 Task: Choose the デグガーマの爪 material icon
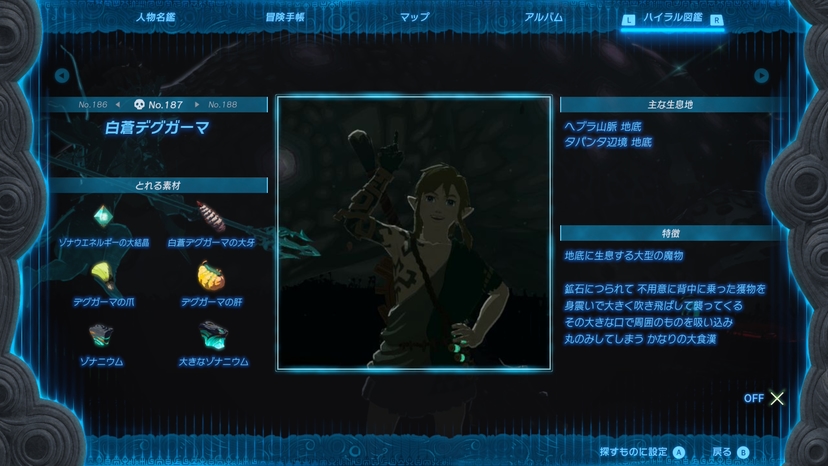102,273
